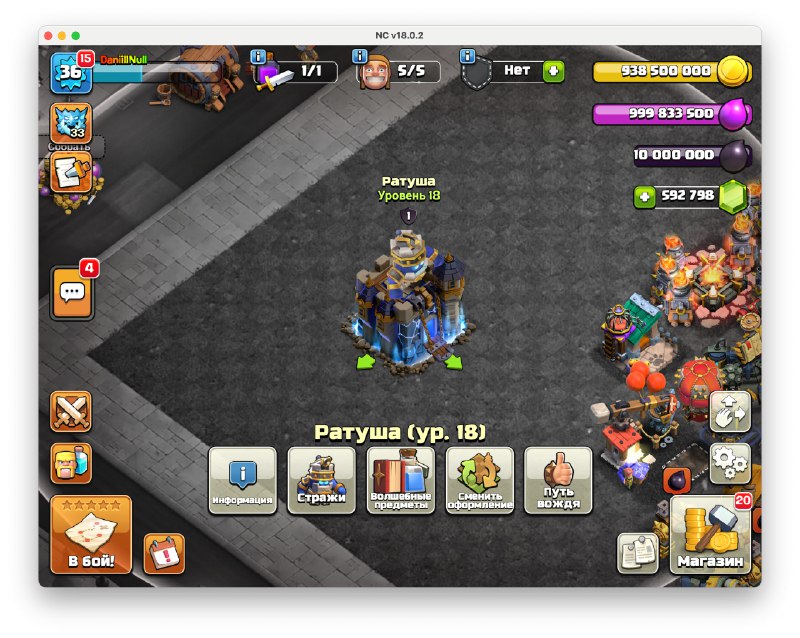
Task: Open the barbarian and elixir army button
Action: pyautogui.click(x=71, y=463)
